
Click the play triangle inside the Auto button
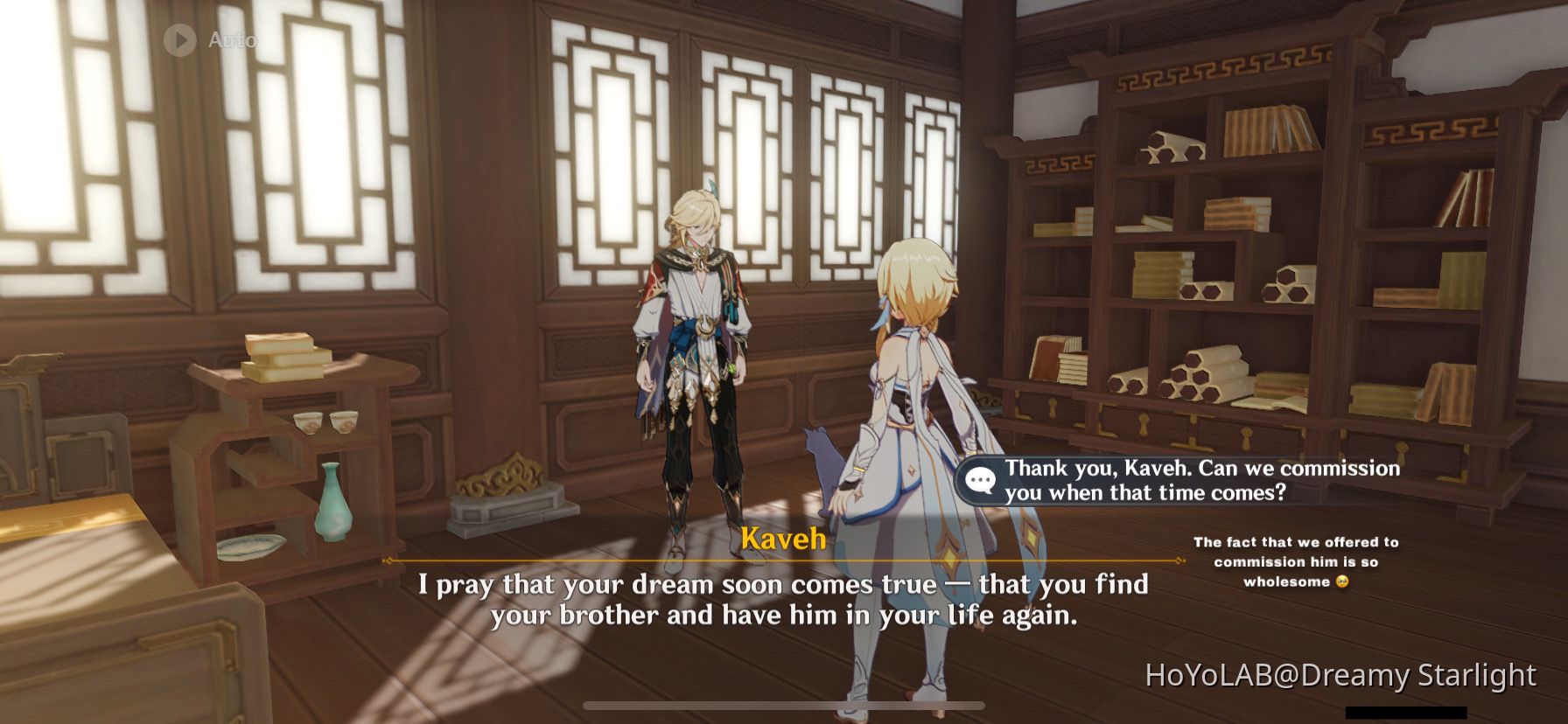[182, 38]
